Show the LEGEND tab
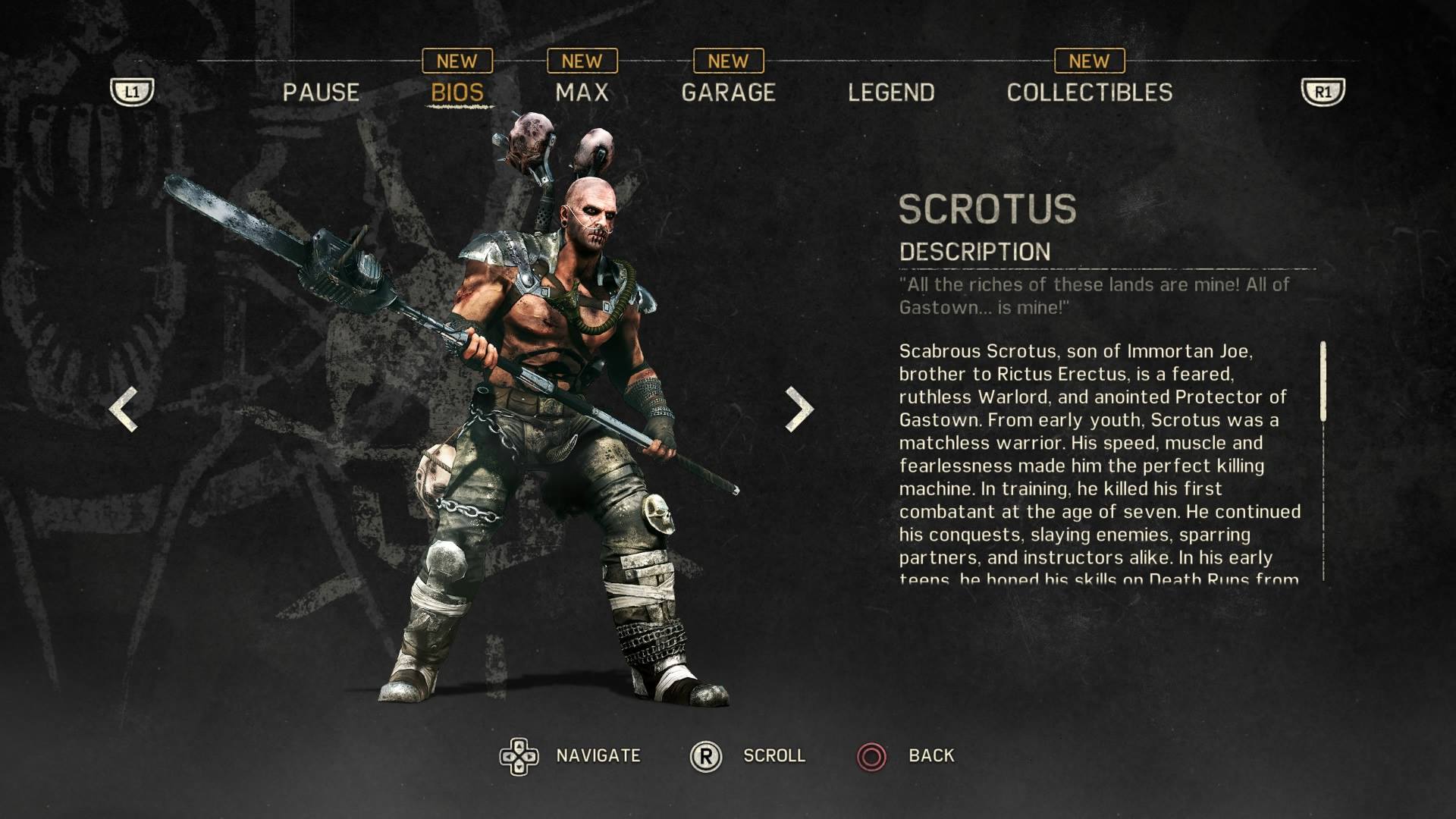 point(891,93)
